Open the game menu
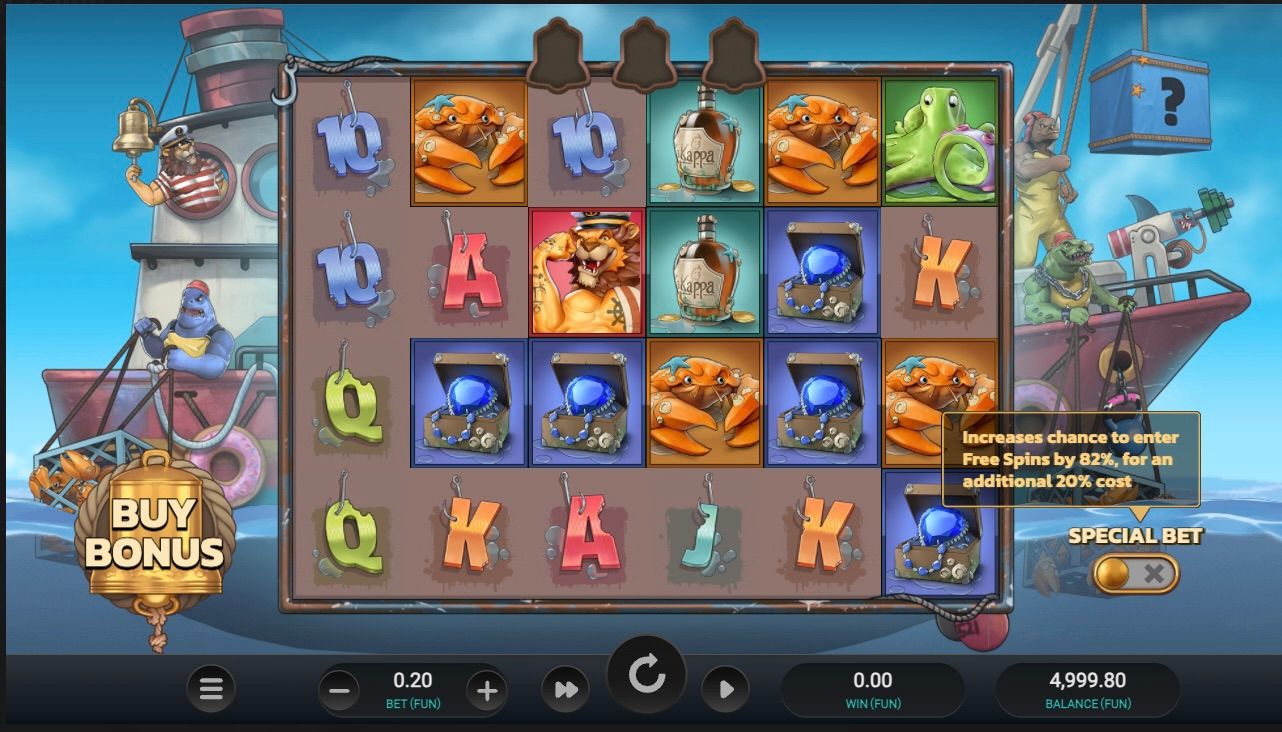 click(211, 689)
